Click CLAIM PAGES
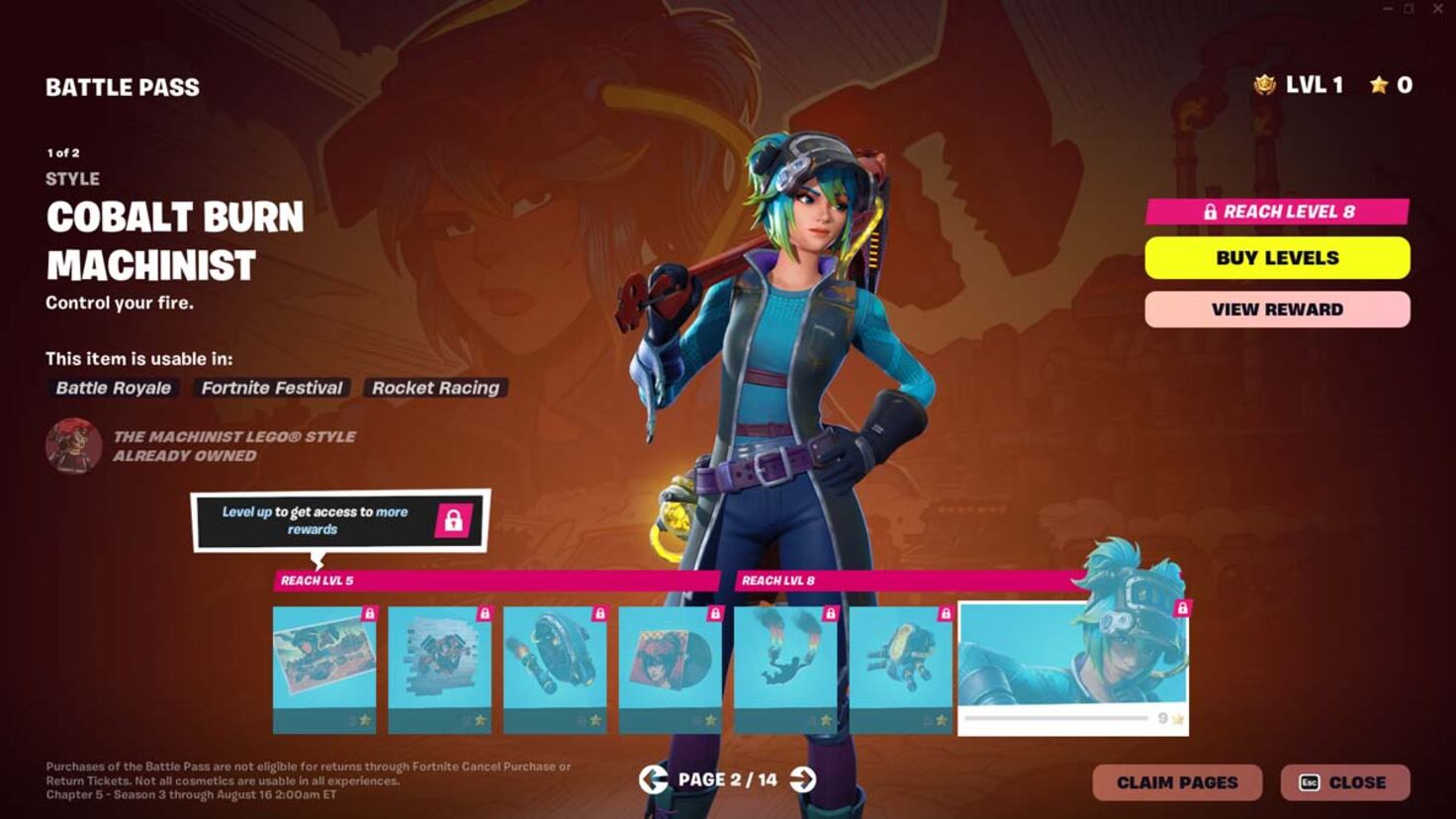The width and height of the screenshot is (1456, 819). (x=1176, y=781)
